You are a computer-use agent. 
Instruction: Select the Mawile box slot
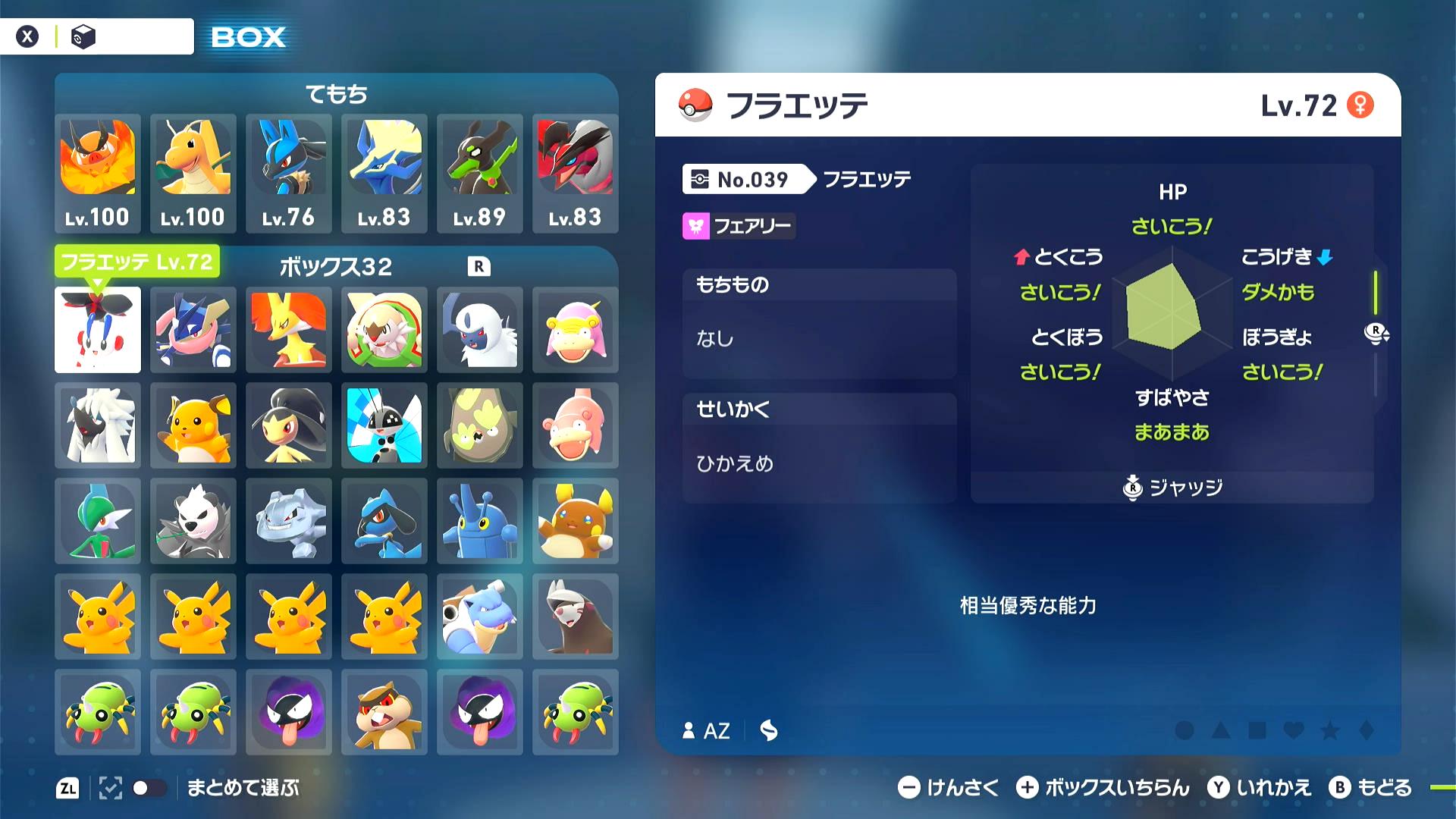(x=288, y=425)
